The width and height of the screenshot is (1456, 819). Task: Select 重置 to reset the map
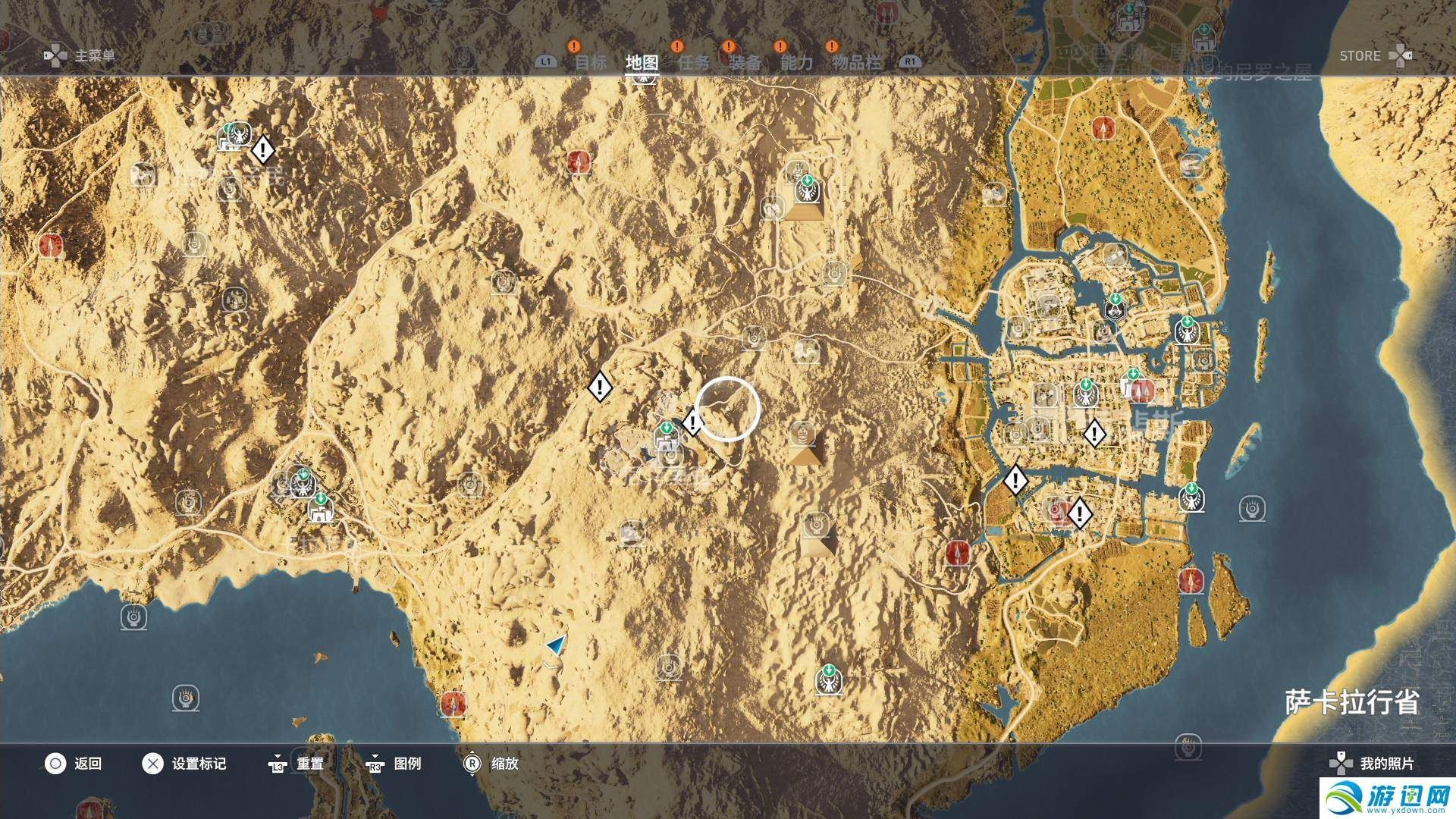pyautogui.click(x=297, y=764)
